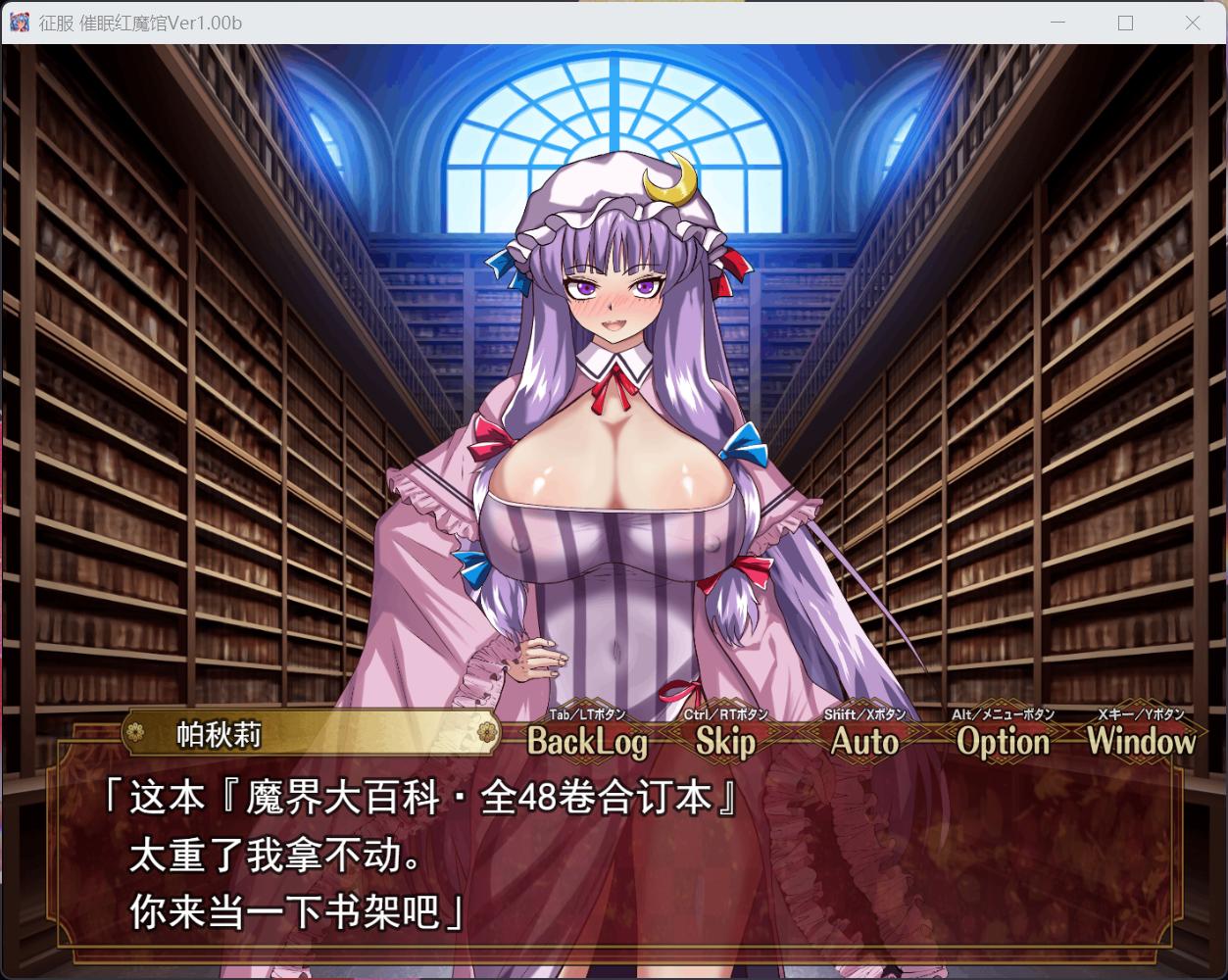This screenshot has height=980, width=1228.
Task: Minimize the game window
Action: [1058, 23]
